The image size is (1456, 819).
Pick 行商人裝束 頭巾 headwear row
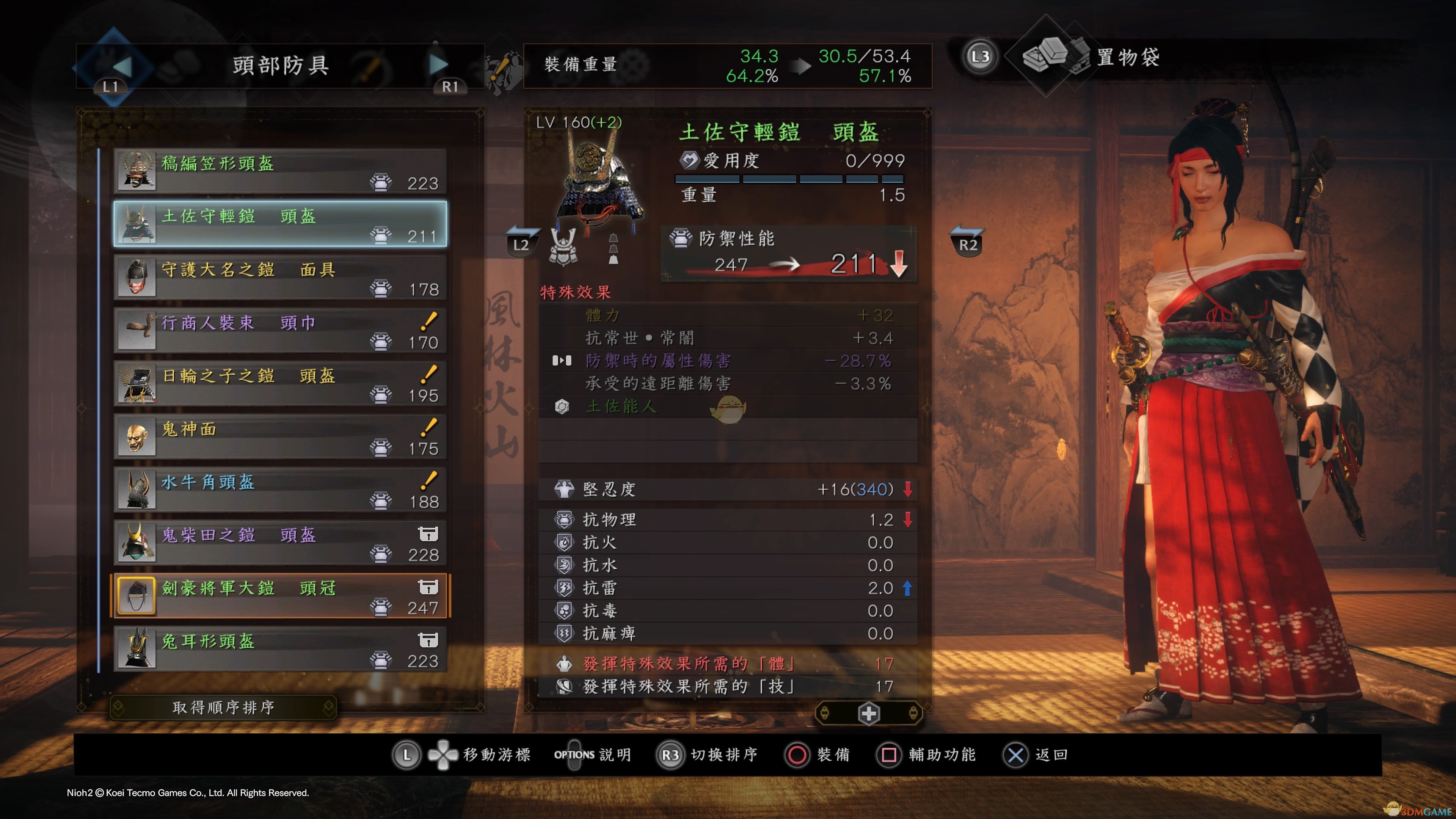[280, 331]
